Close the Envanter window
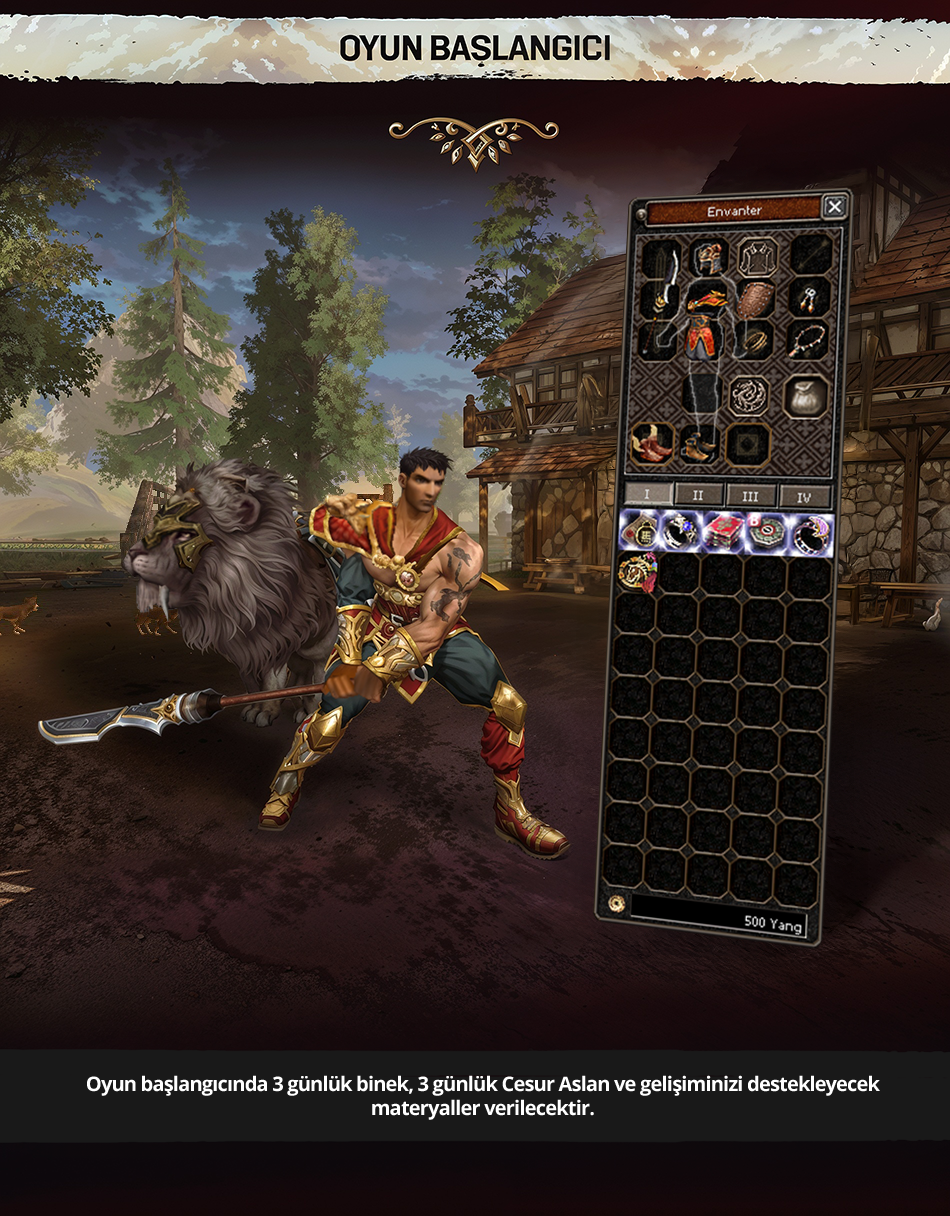 click(x=834, y=207)
